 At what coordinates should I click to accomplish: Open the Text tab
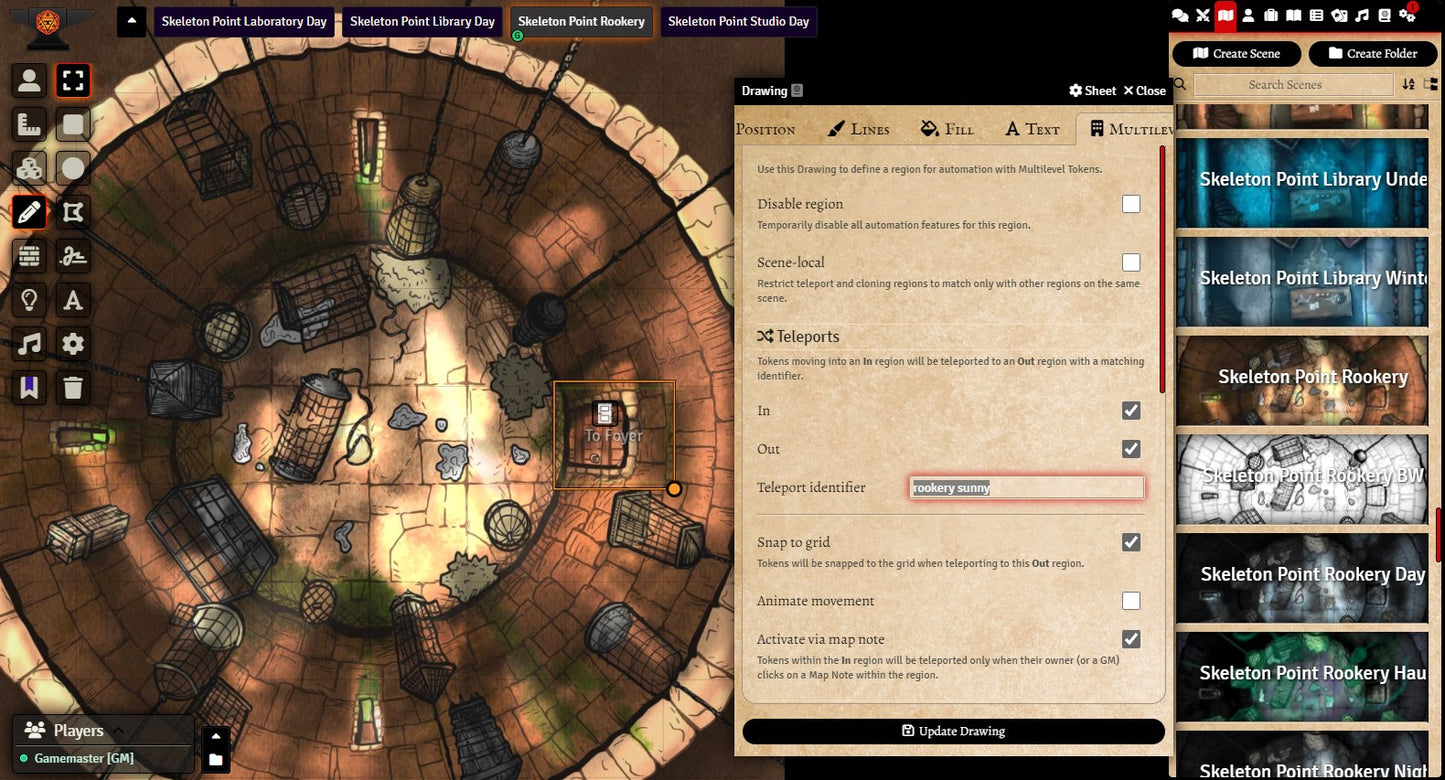[x=1032, y=129]
